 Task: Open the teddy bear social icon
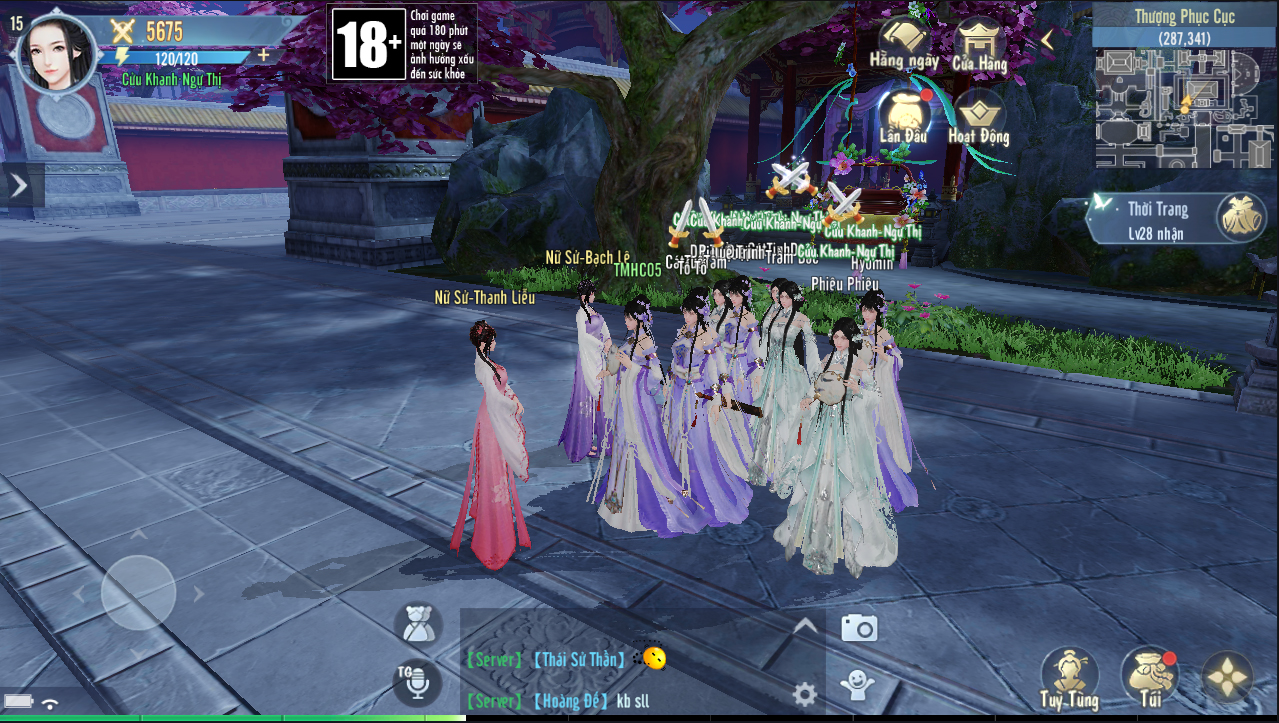coord(418,625)
